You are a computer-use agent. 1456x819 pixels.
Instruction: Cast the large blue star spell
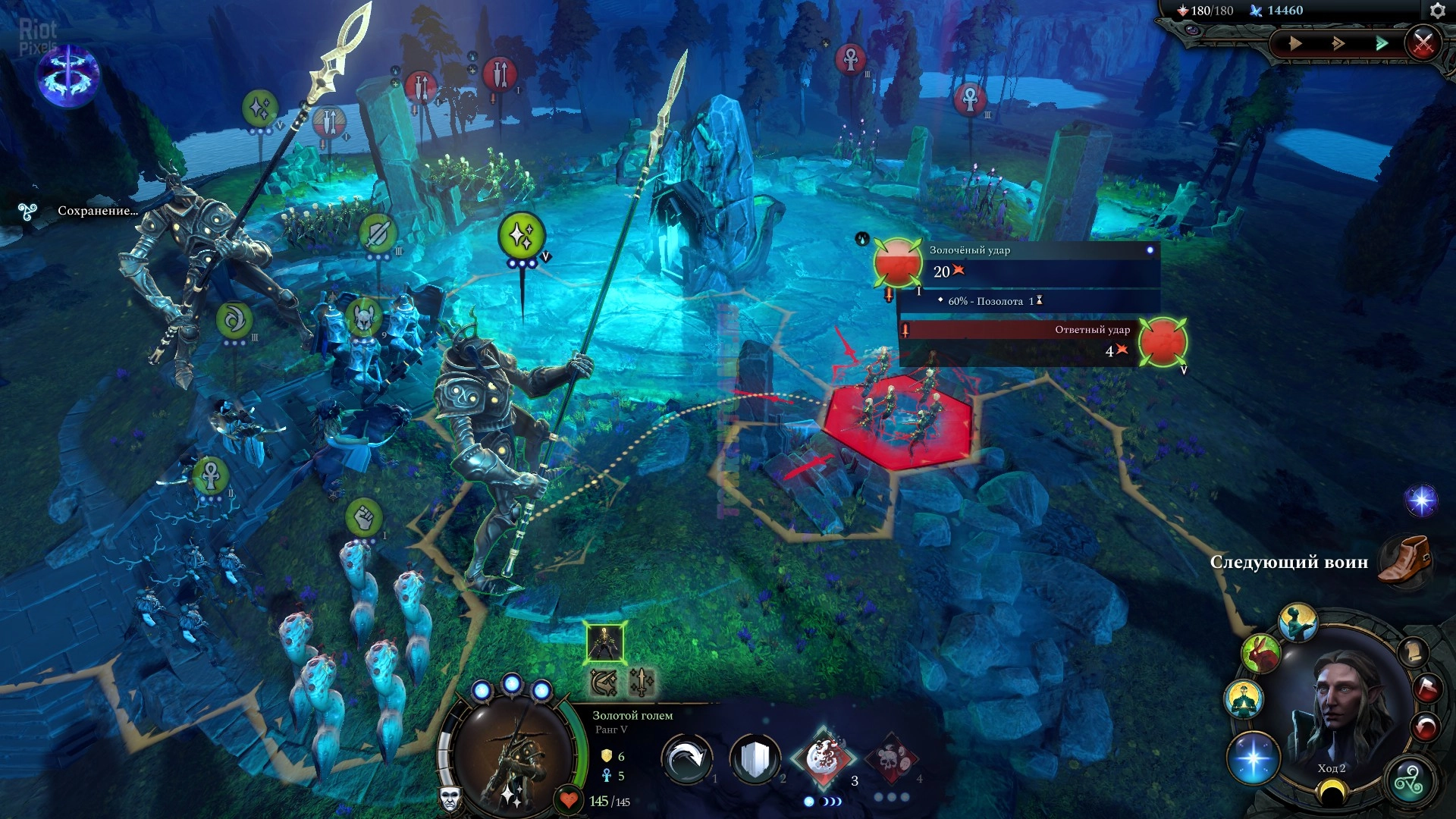(1253, 758)
